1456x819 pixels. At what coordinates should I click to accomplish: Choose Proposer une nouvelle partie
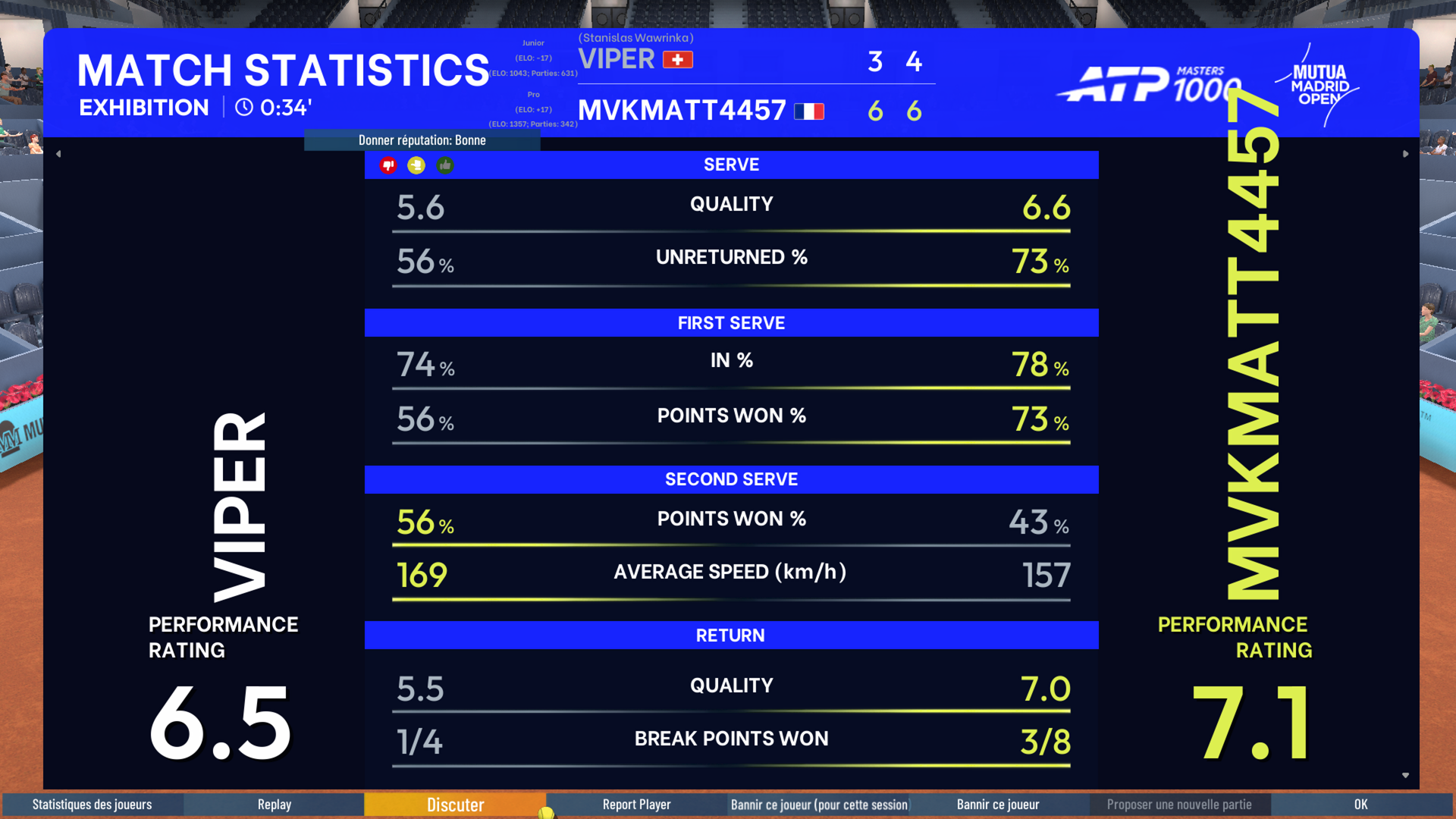(1179, 805)
